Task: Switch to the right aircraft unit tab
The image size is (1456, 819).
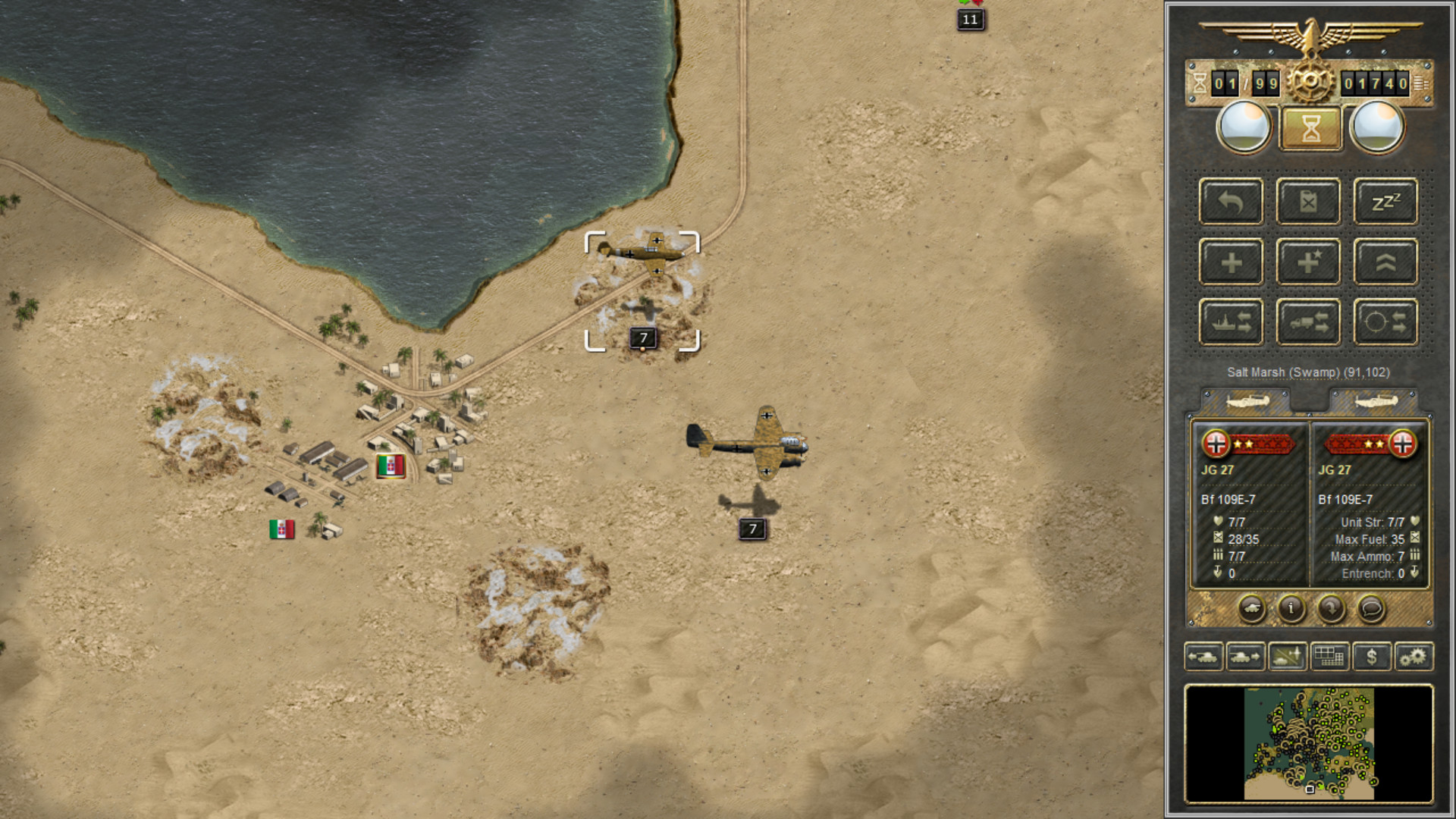Action: click(x=1374, y=400)
